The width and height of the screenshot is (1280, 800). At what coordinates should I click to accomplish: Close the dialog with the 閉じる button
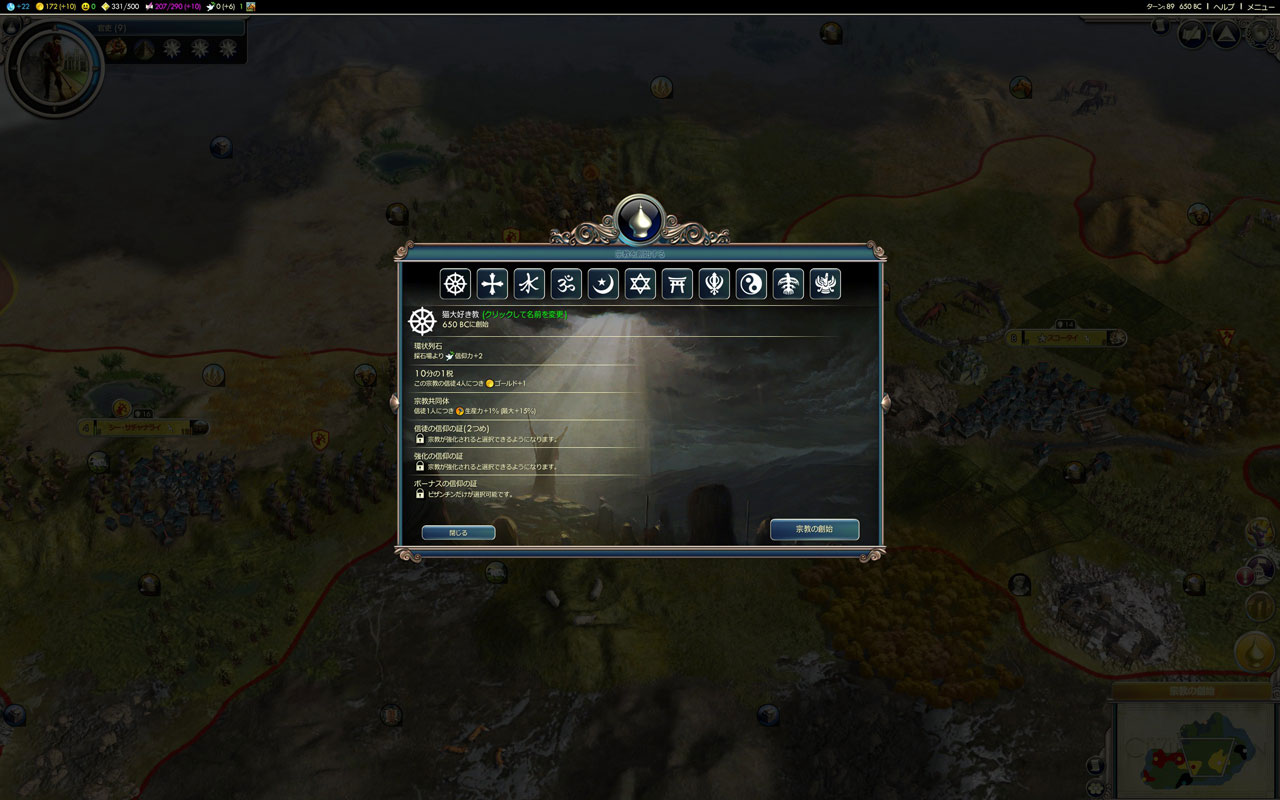pyautogui.click(x=458, y=533)
